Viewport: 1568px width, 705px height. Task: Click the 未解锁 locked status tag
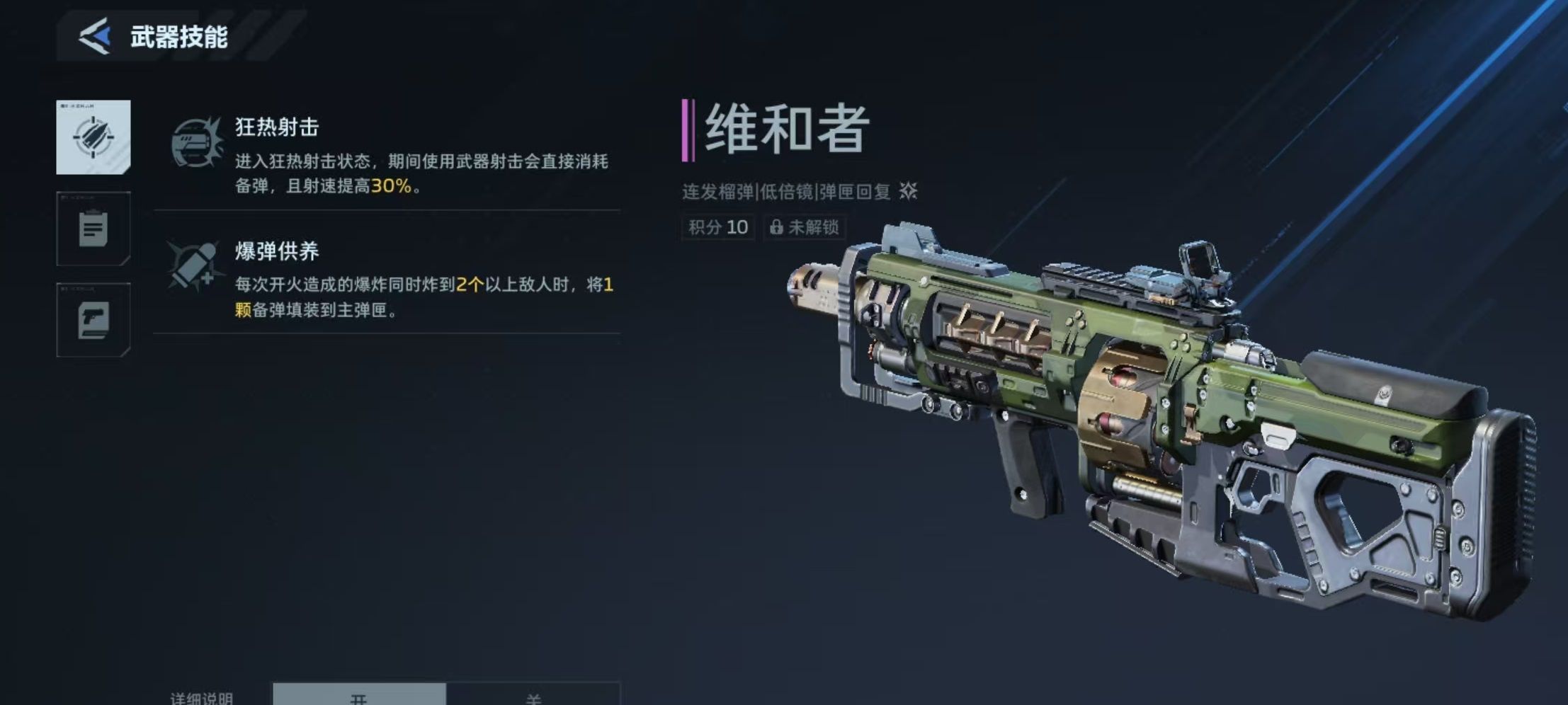805,227
